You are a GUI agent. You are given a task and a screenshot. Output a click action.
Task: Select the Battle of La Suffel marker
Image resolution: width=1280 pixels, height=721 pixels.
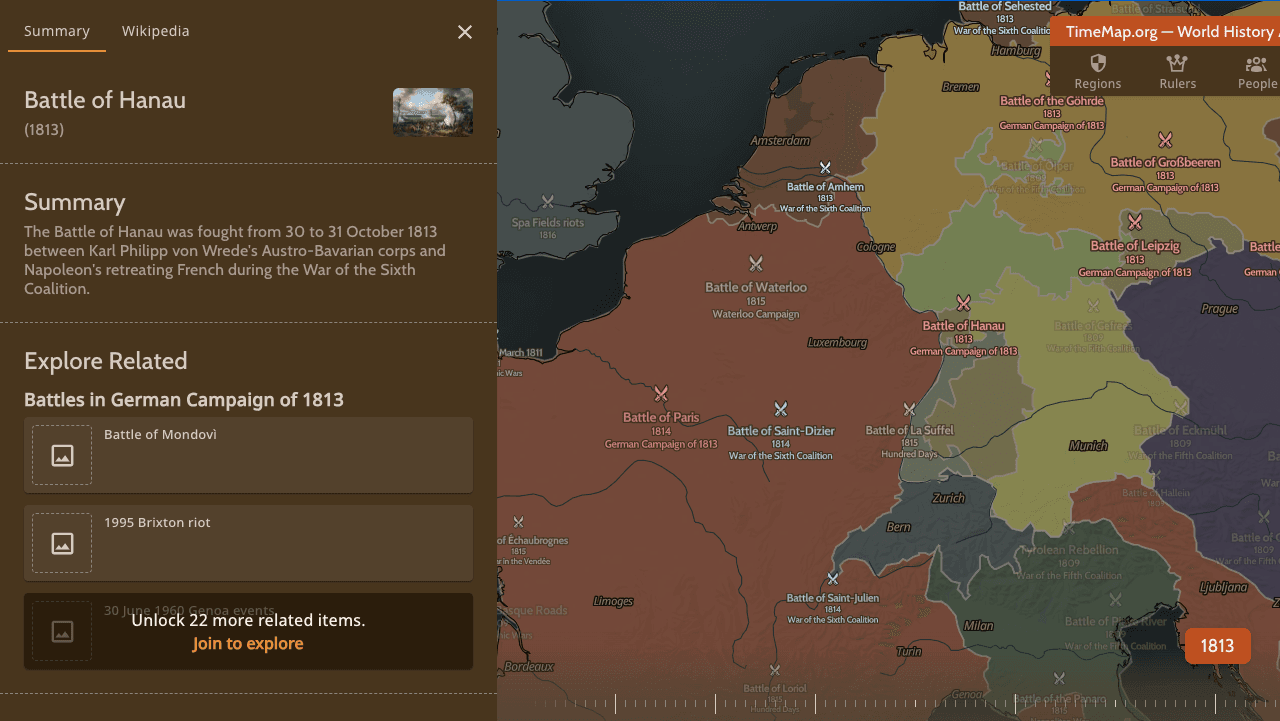pyautogui.click(x=909, y=409)
